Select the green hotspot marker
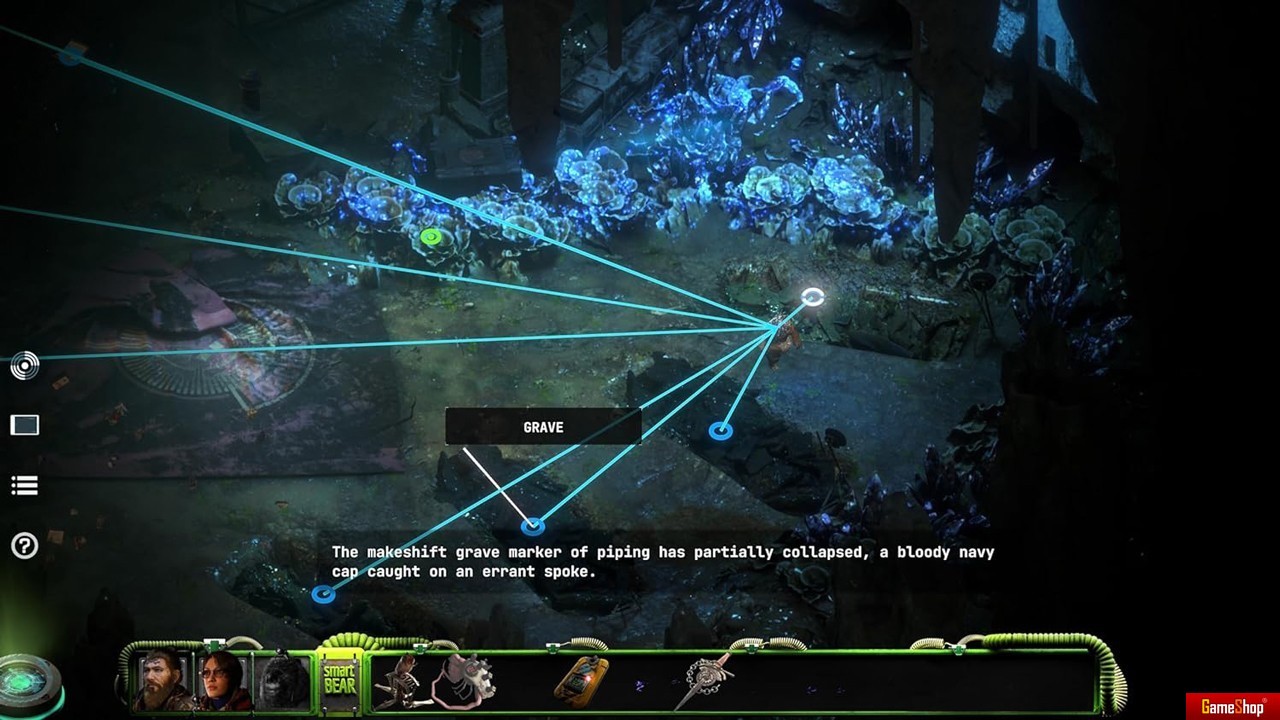1280x720 pixels. [431, 237]
